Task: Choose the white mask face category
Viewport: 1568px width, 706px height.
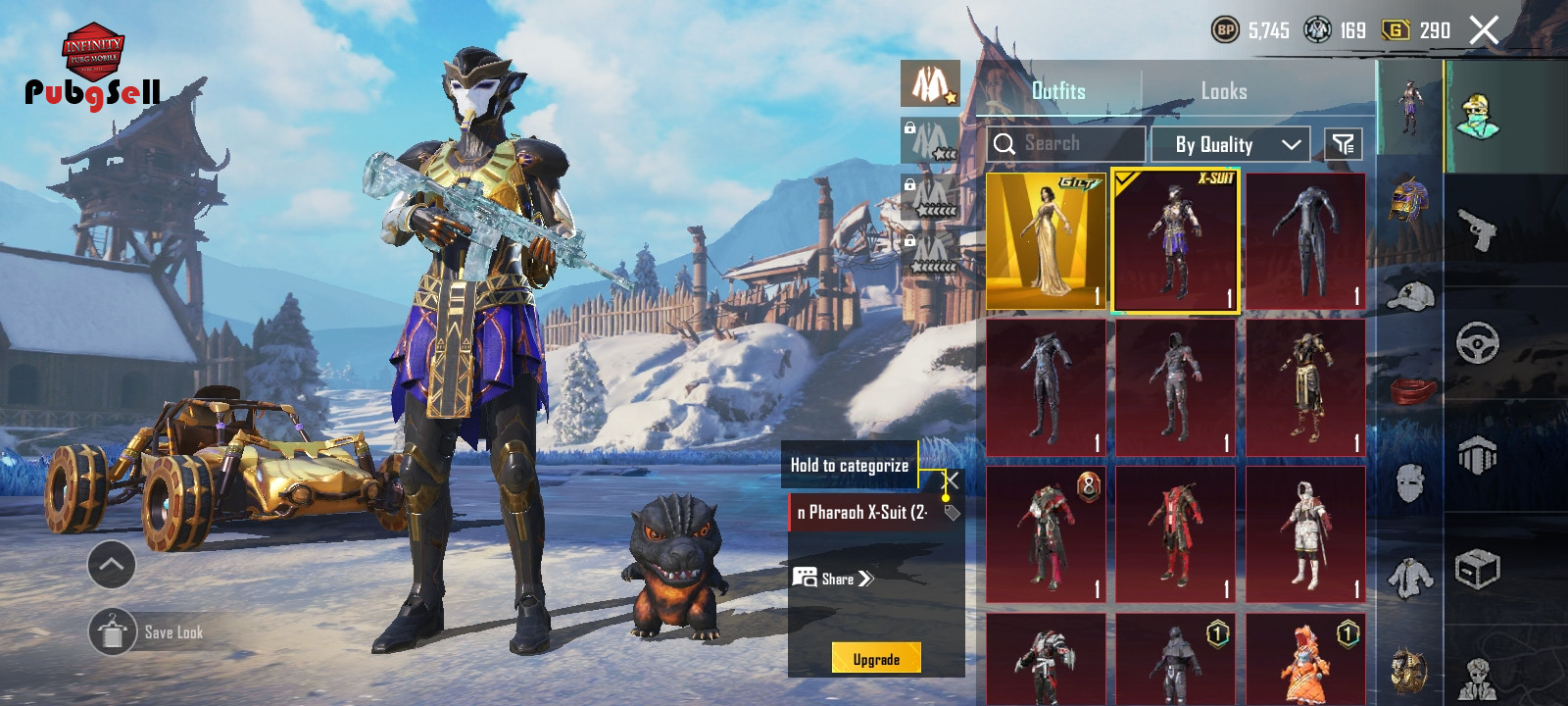Action: 1410,482
